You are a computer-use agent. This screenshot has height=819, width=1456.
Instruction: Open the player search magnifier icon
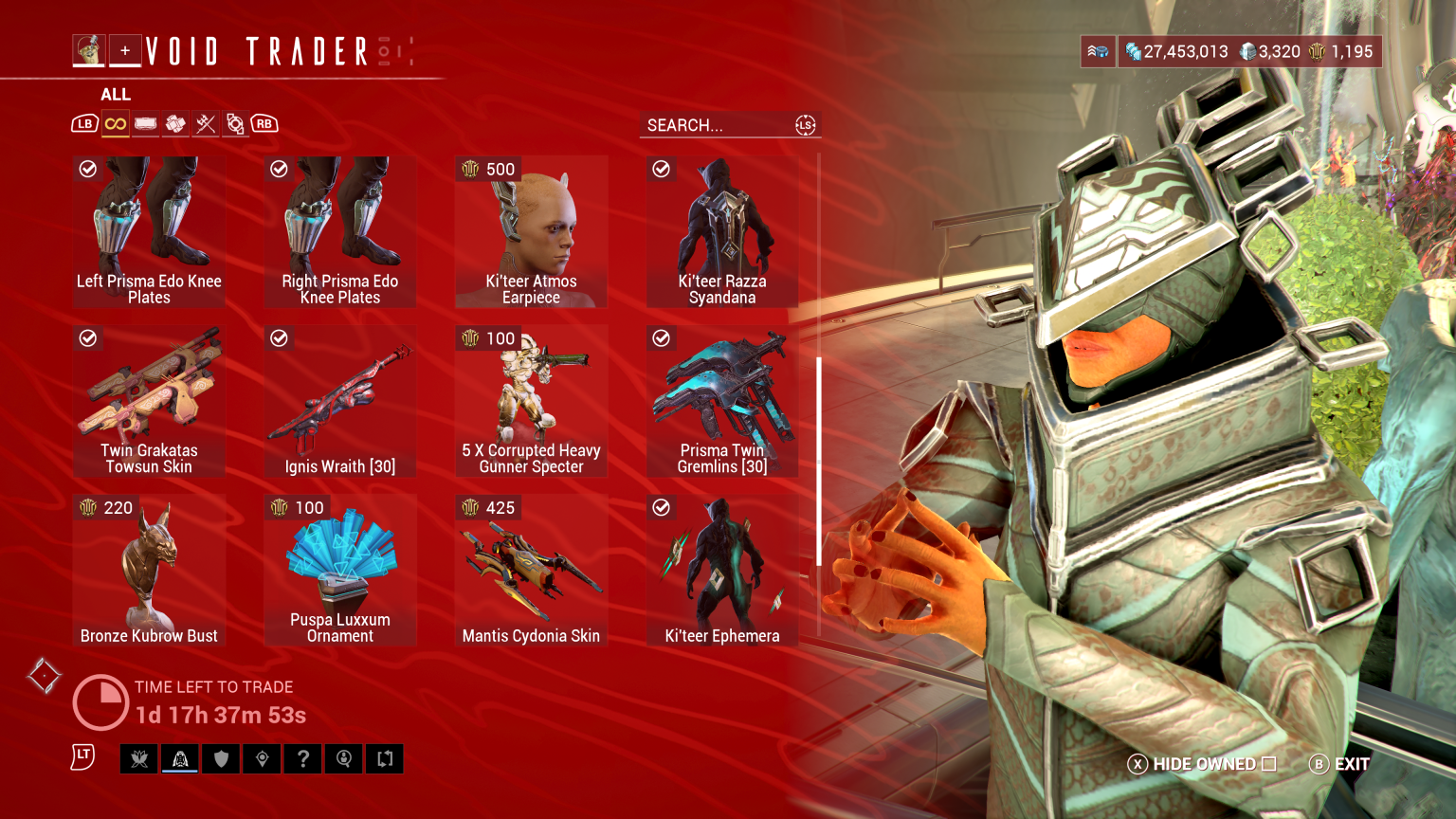343,758
